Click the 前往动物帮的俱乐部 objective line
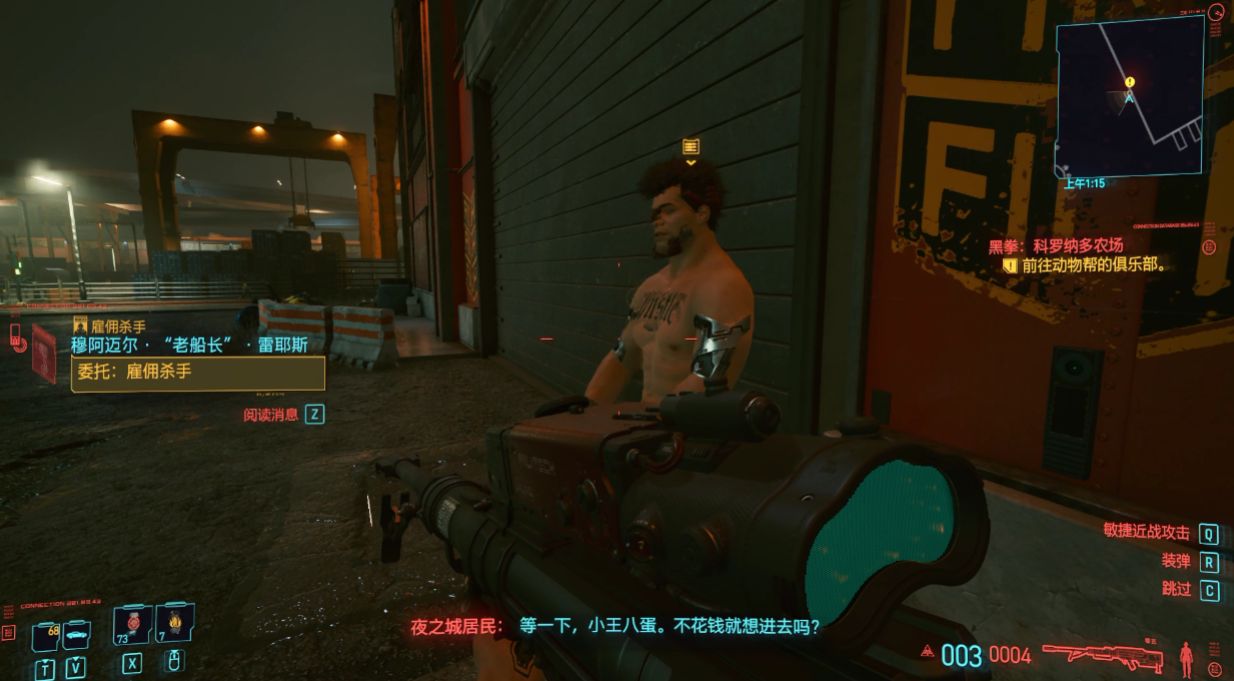This screenshot has width=1234, height=681. [x=1094, y=266]
